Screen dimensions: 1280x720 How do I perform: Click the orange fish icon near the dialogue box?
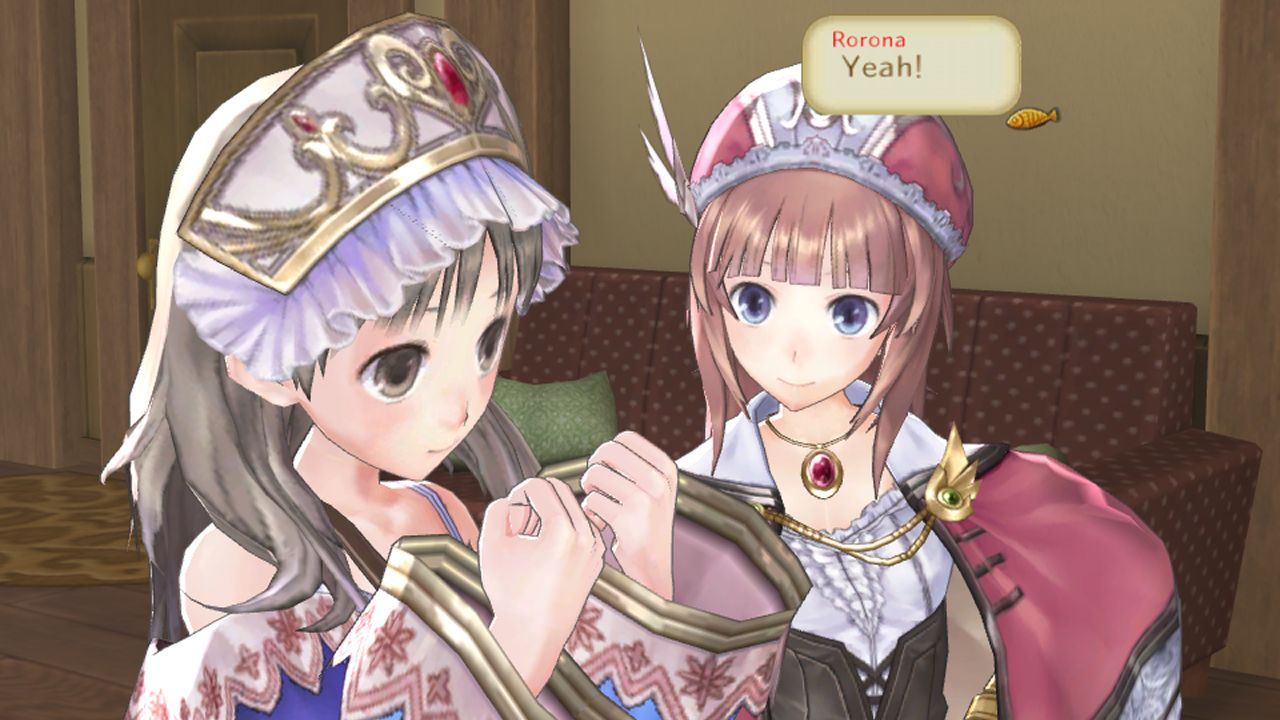(1030, 118)
